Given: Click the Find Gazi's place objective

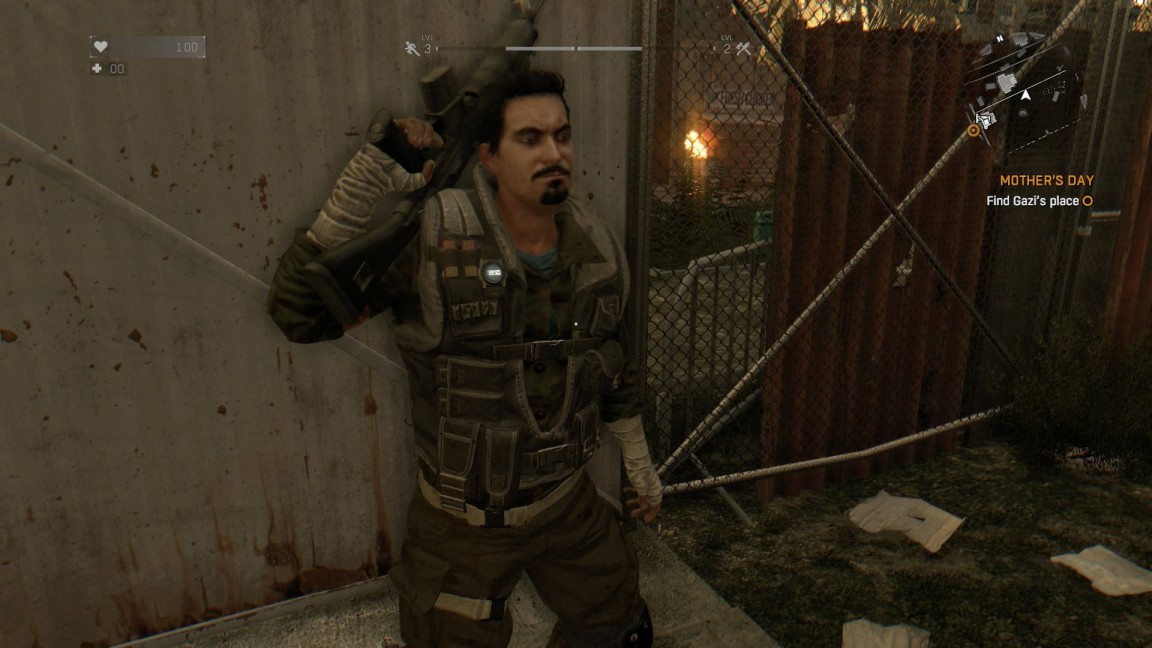Looking at the screenshot, I should pos(1034,201).
